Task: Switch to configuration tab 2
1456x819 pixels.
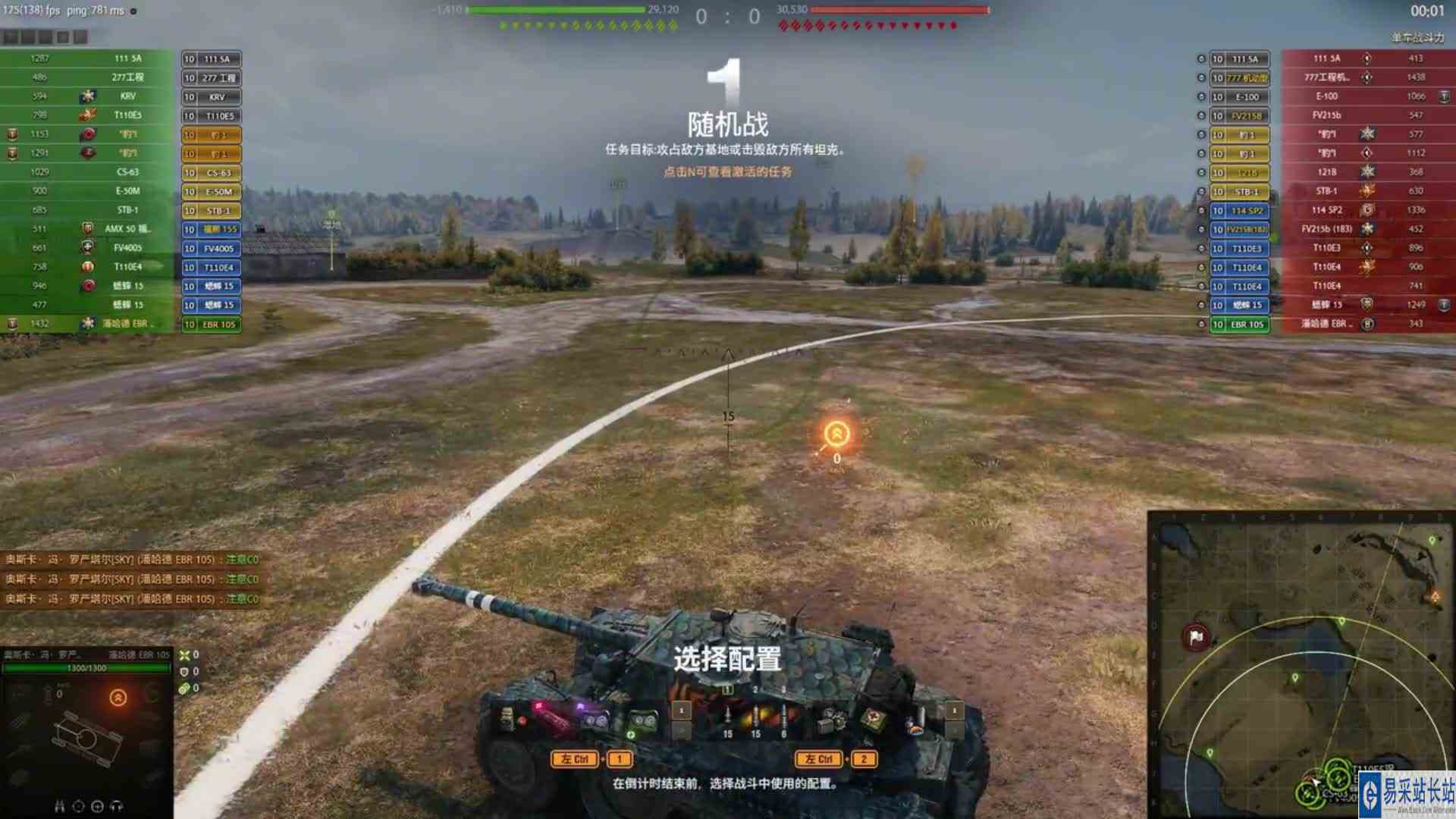Action: [x=754, y=689]
